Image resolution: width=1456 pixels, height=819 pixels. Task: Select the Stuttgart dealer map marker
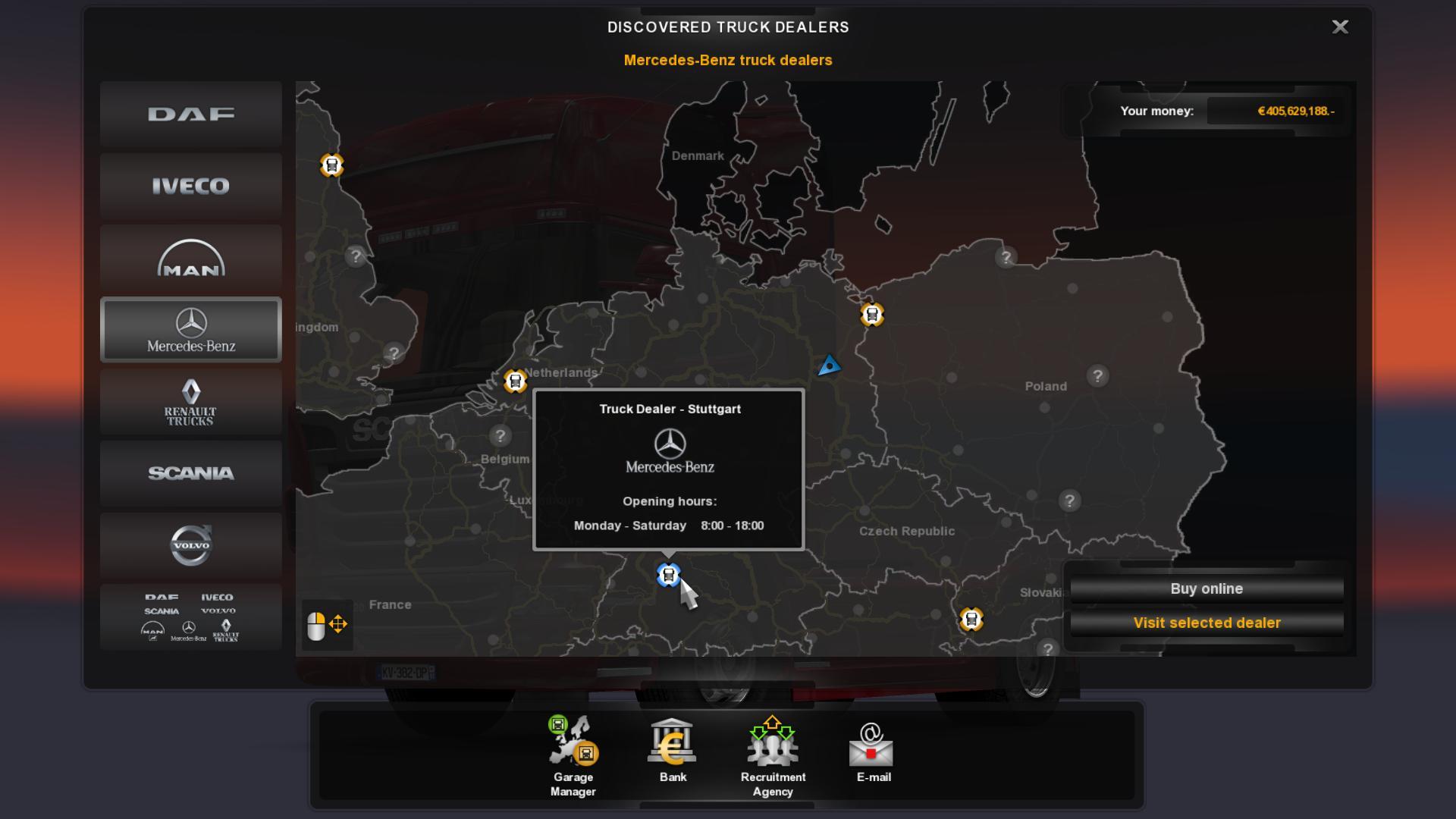(668, 576)
